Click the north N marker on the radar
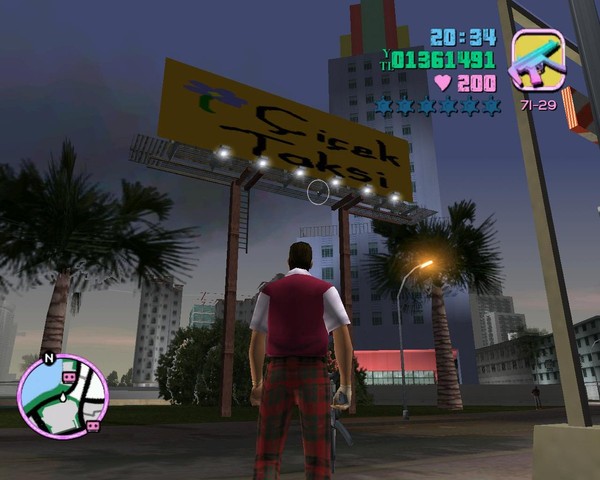 (48, 357)
